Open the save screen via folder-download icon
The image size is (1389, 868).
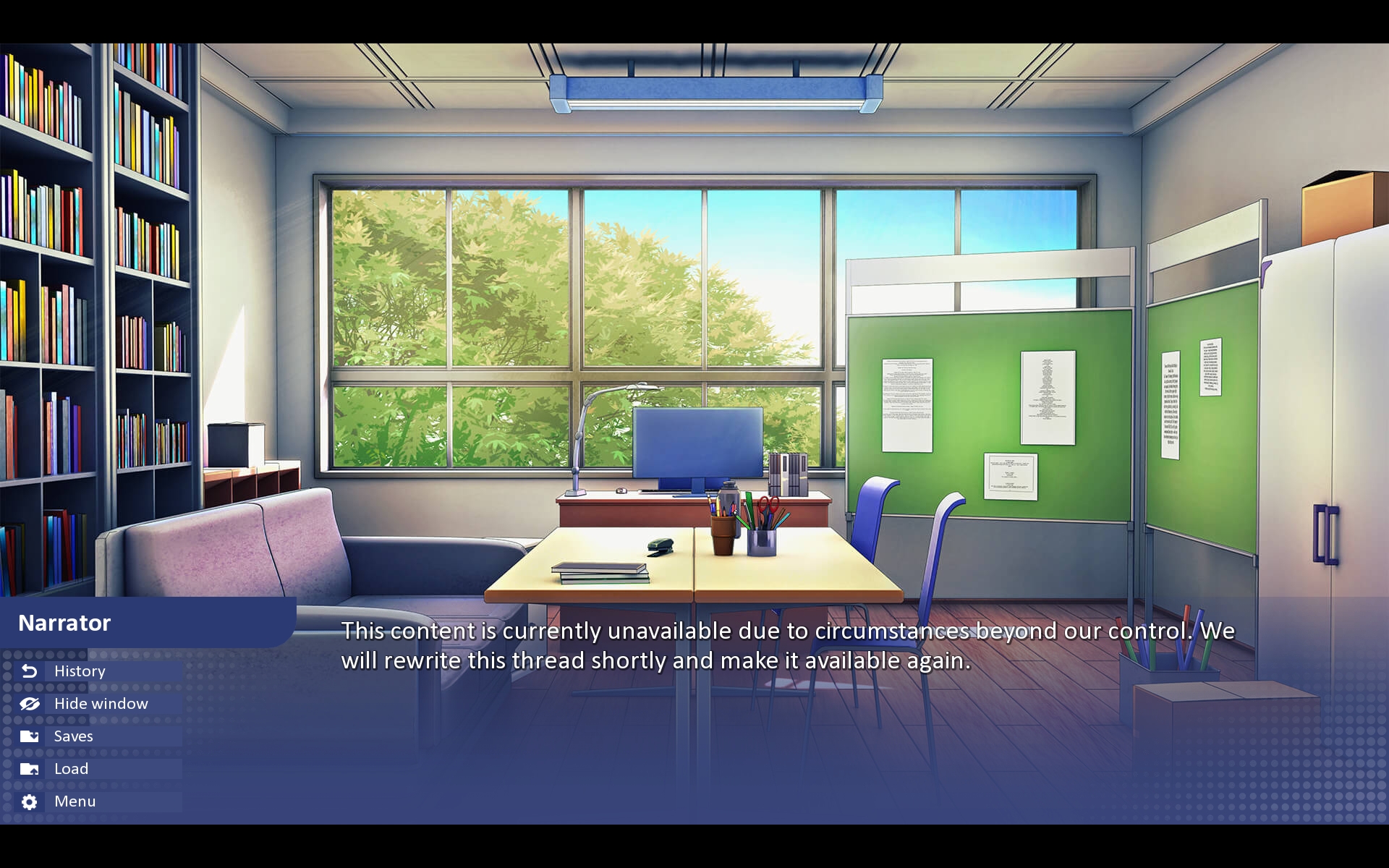coord(29,736)
